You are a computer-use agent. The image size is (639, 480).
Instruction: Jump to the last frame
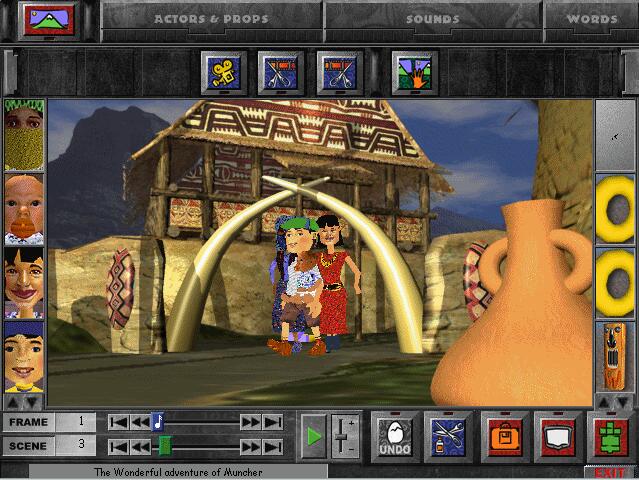point(272,422)
